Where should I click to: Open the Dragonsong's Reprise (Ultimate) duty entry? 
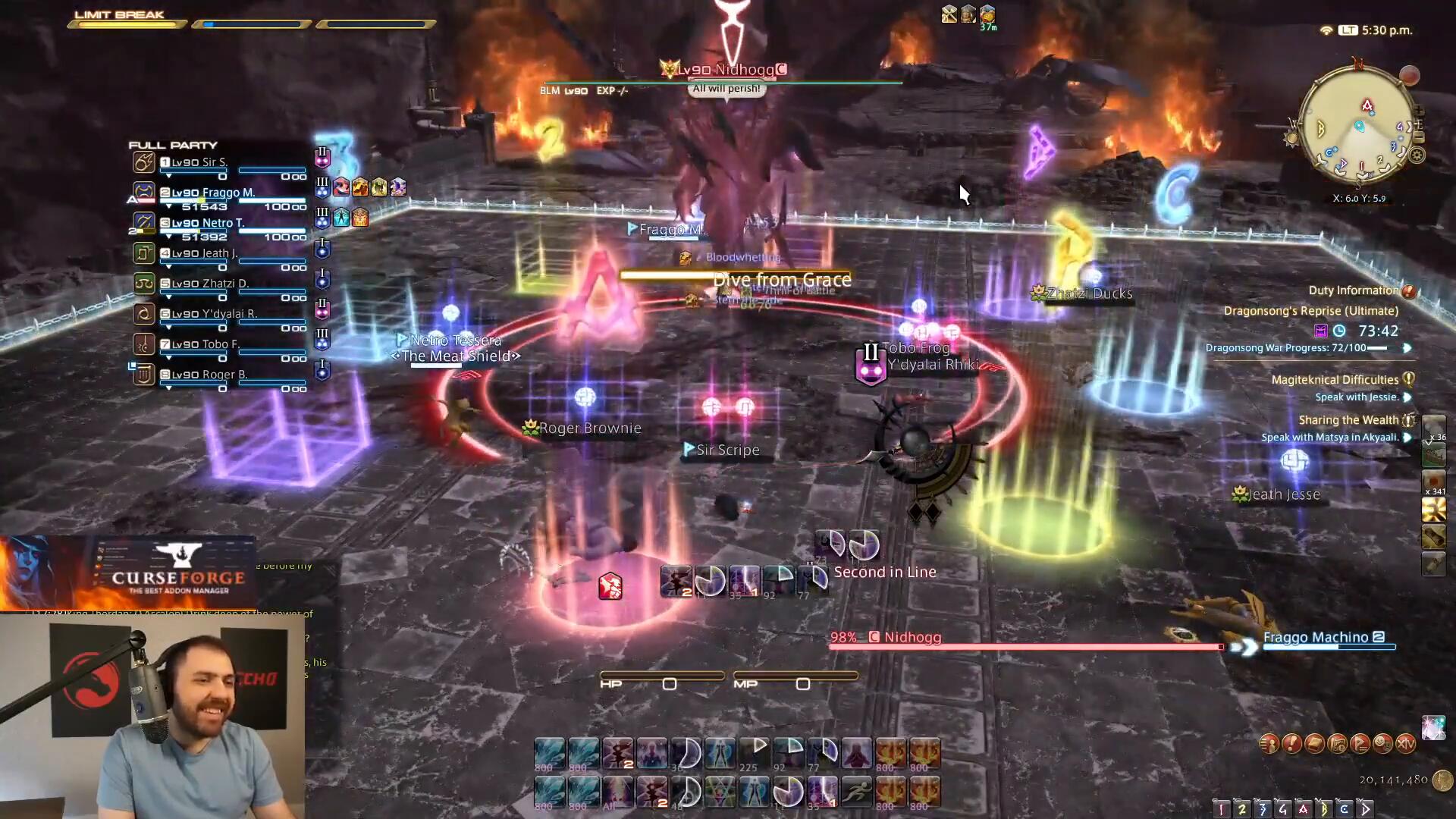pos(1310,311)
